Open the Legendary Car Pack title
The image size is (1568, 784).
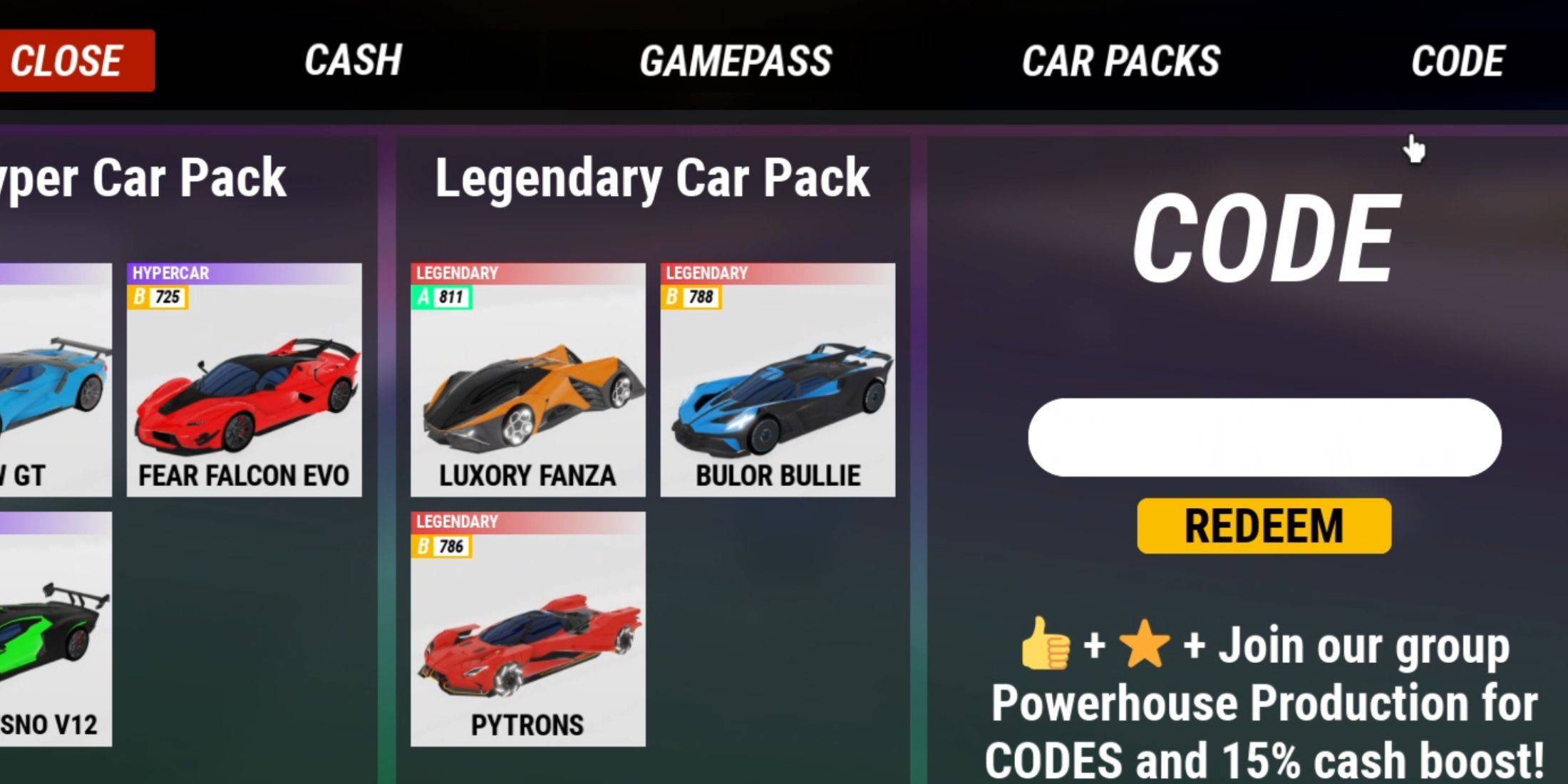point(652,178)
